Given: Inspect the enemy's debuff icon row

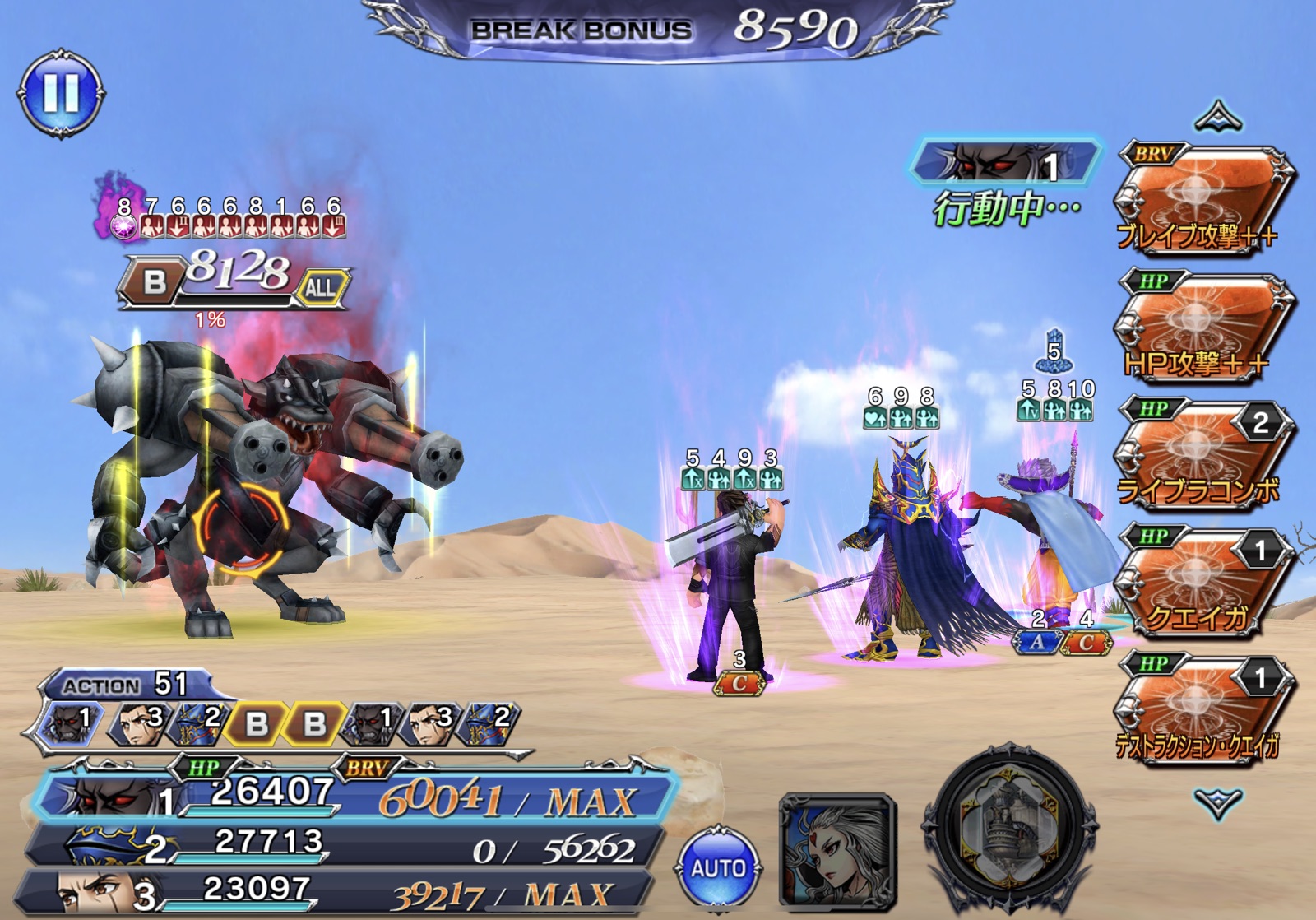Looking at the screenshot, I should click(x=230, y=225).
